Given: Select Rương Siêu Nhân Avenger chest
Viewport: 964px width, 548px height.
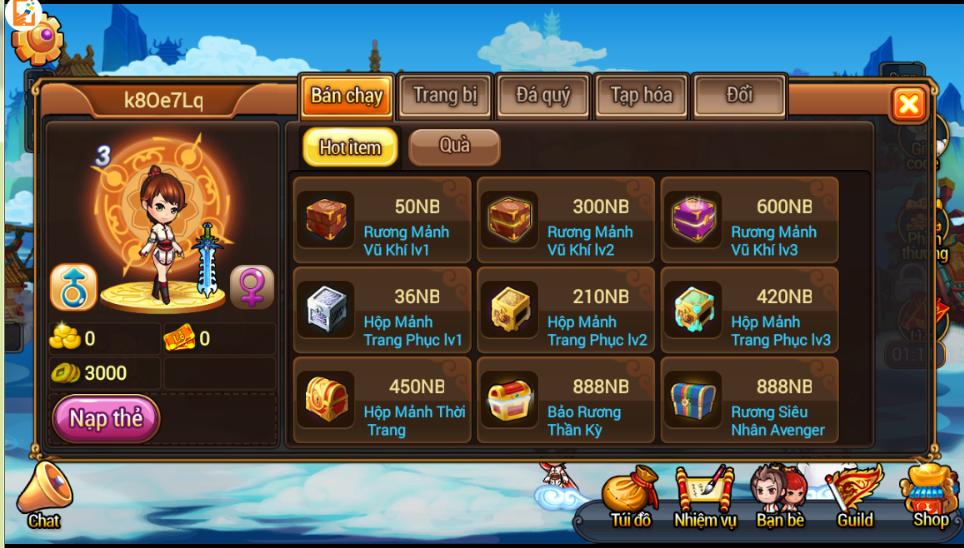Looking at the screenshot, I should pos(750,401).
